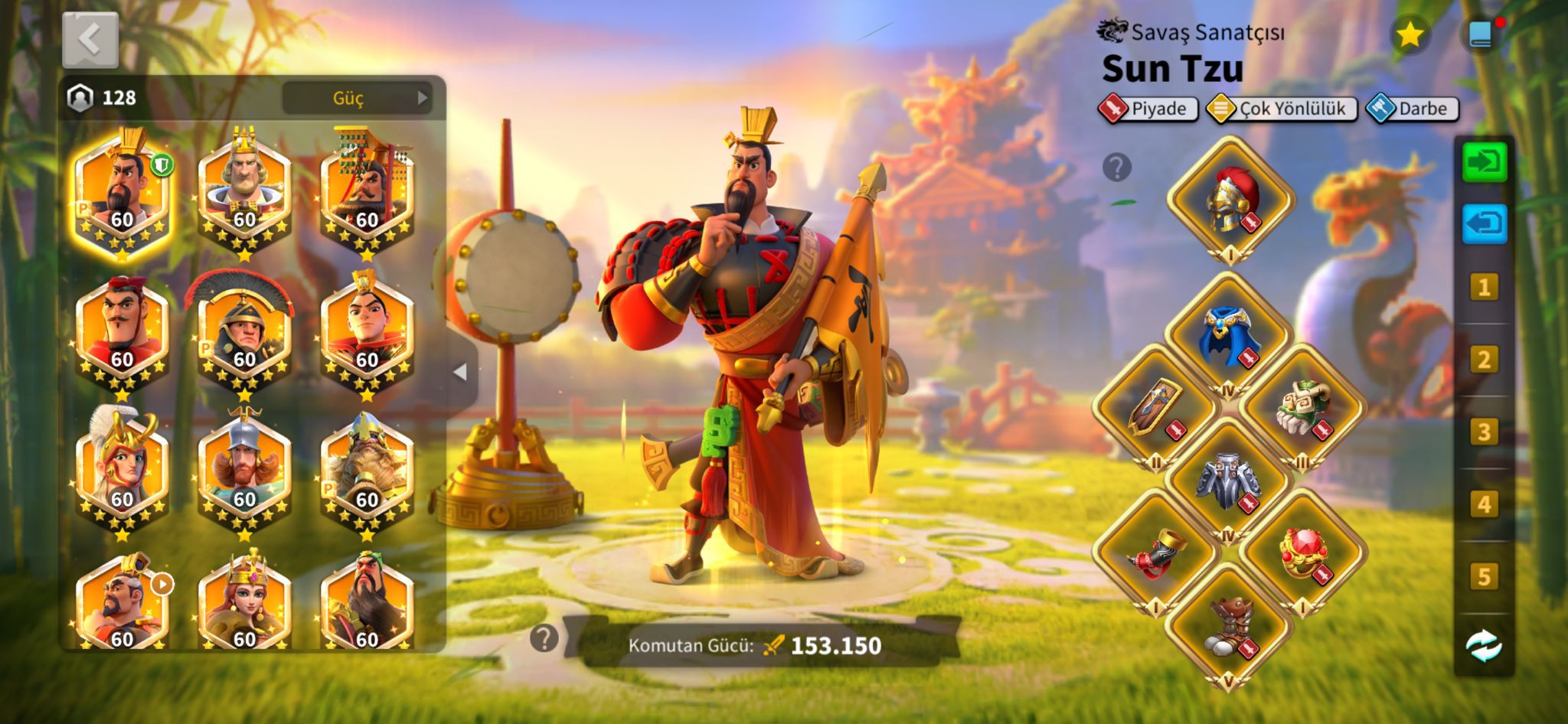Viewport: 1568px width, 724px height.
Task: Toggle the yellow star favorite button
Action: tap(1410, 34)
